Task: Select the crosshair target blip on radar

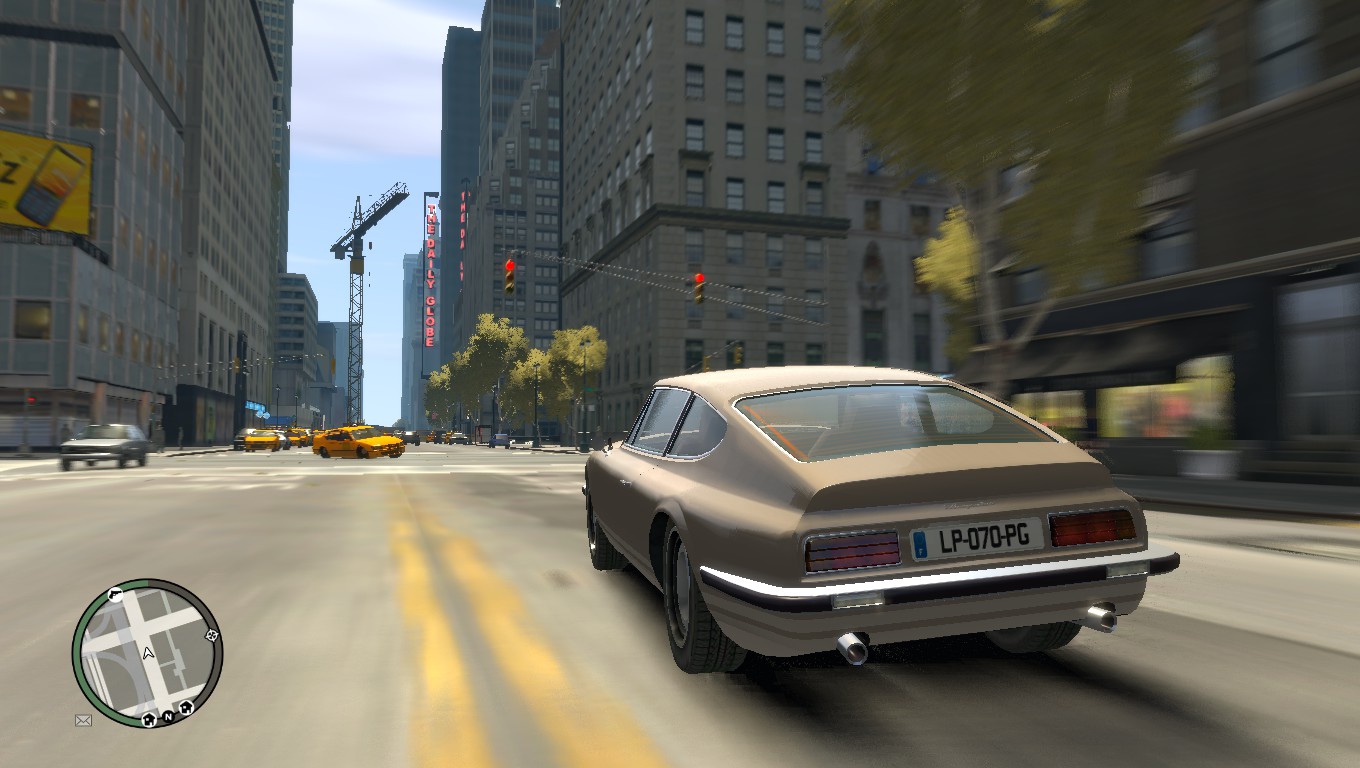Action: tap(211, 635)
